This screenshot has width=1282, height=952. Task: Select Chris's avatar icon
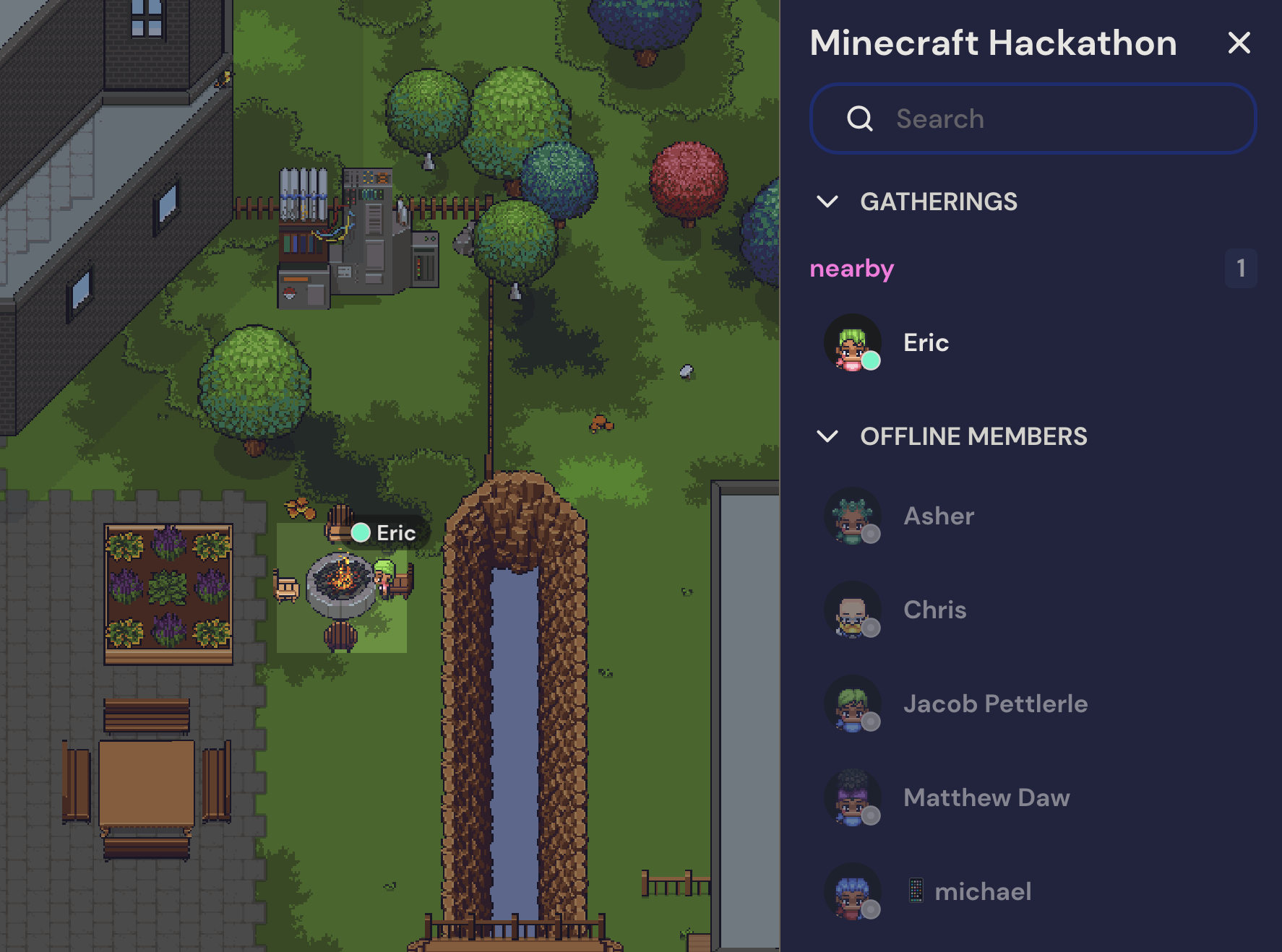pyautogui.click(x=853, y=610)
